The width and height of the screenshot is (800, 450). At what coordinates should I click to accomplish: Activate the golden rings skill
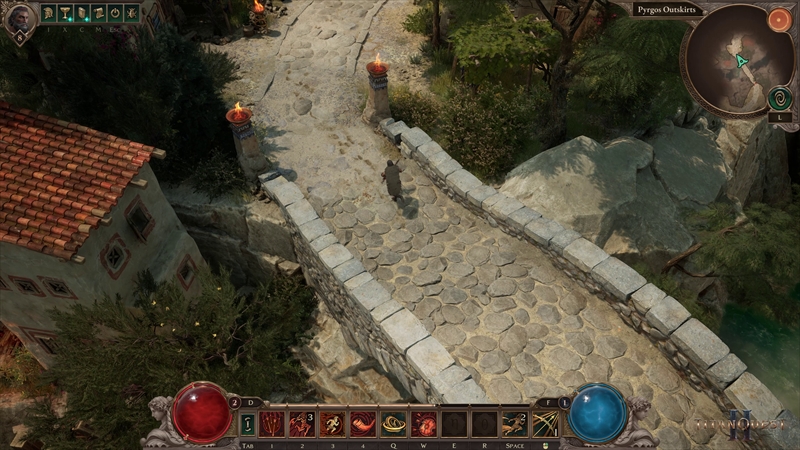click(394, 424)
